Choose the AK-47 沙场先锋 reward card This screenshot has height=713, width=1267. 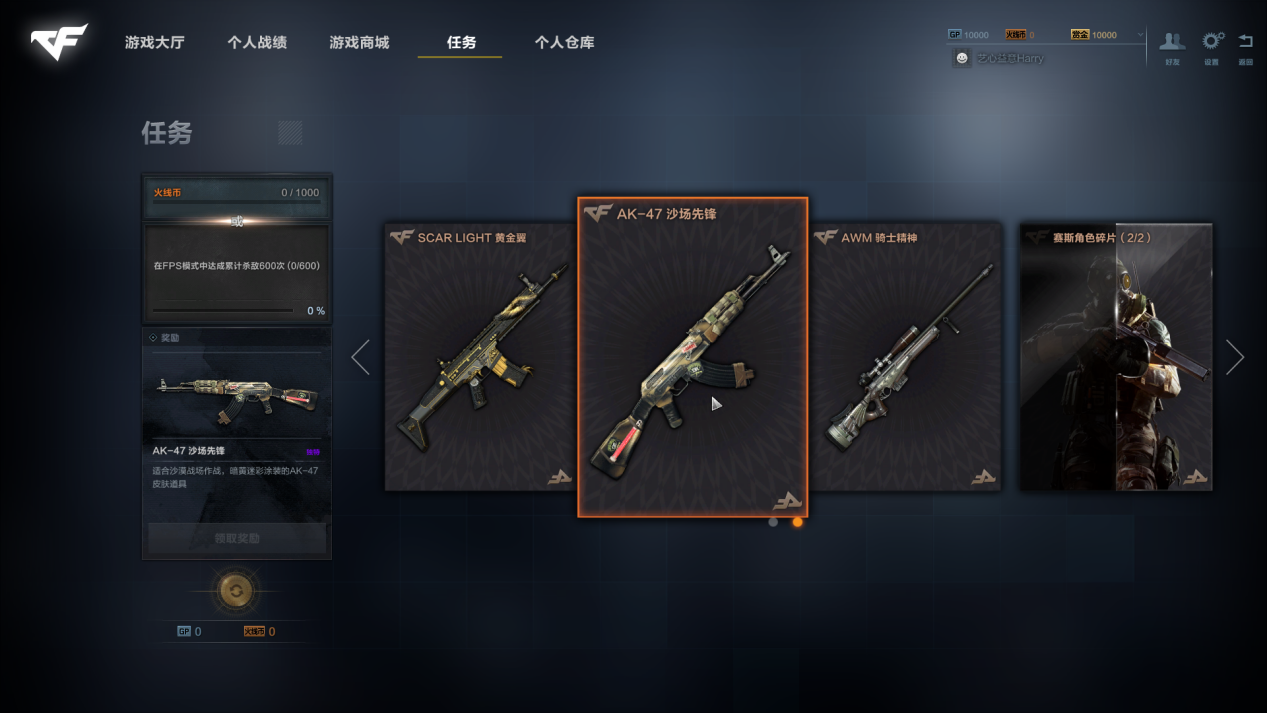[692, 357]
